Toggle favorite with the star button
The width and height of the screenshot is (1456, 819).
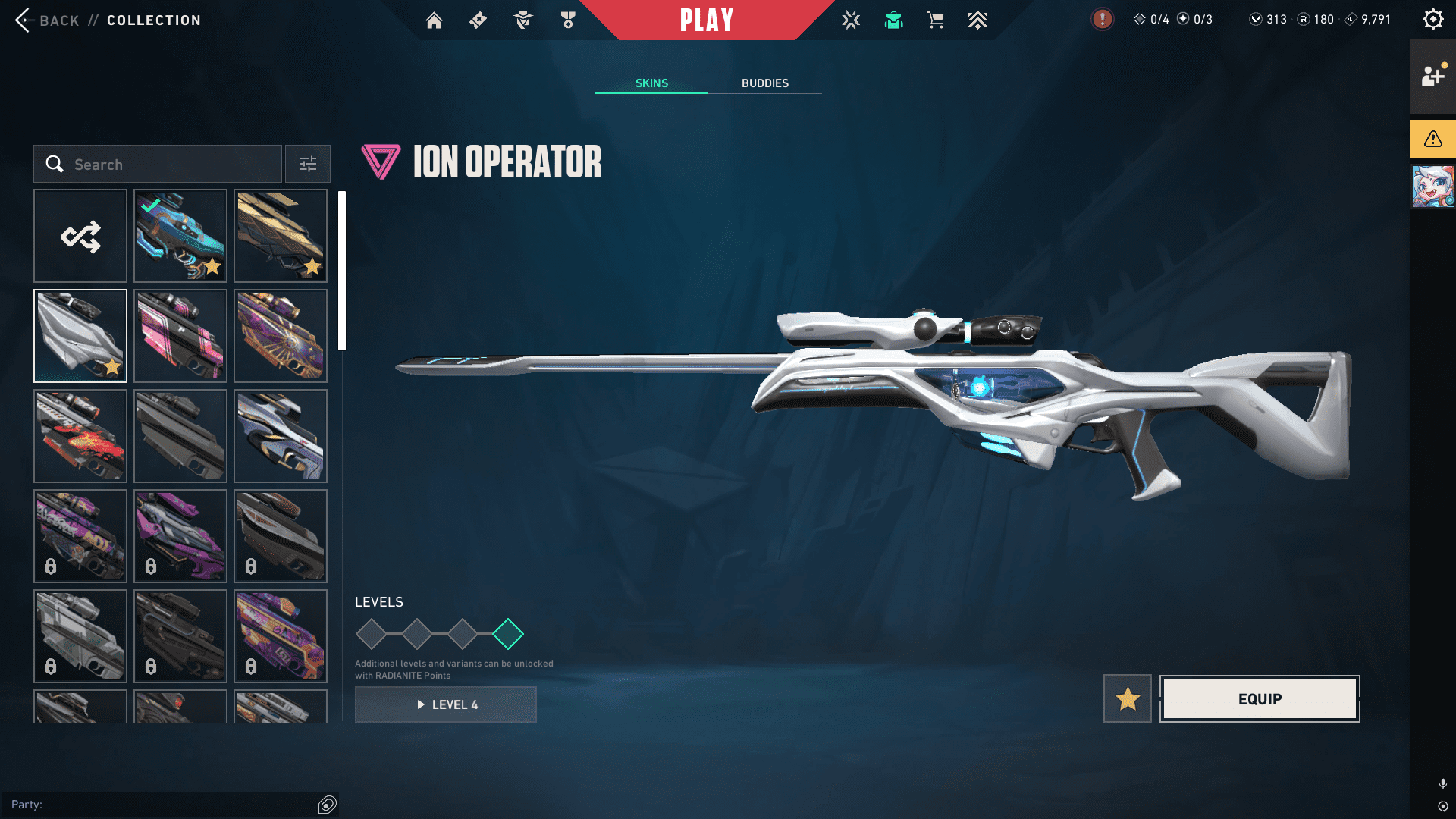click(x=1127, y=698)
